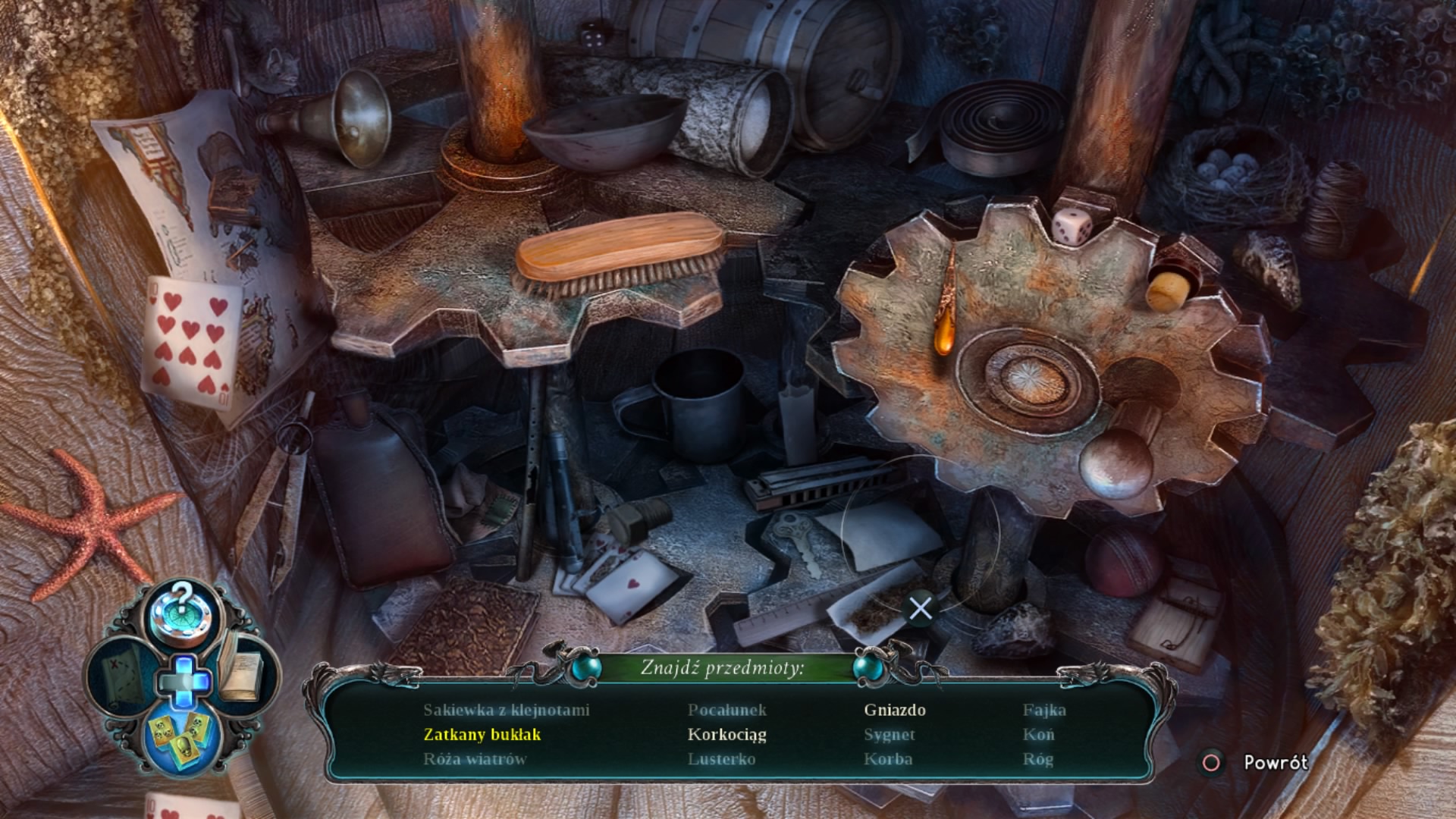This screenshot has height=819, width=1456.
Task: Select 'Zatkany bukłak' in the item list
Action: click(482, 734)
